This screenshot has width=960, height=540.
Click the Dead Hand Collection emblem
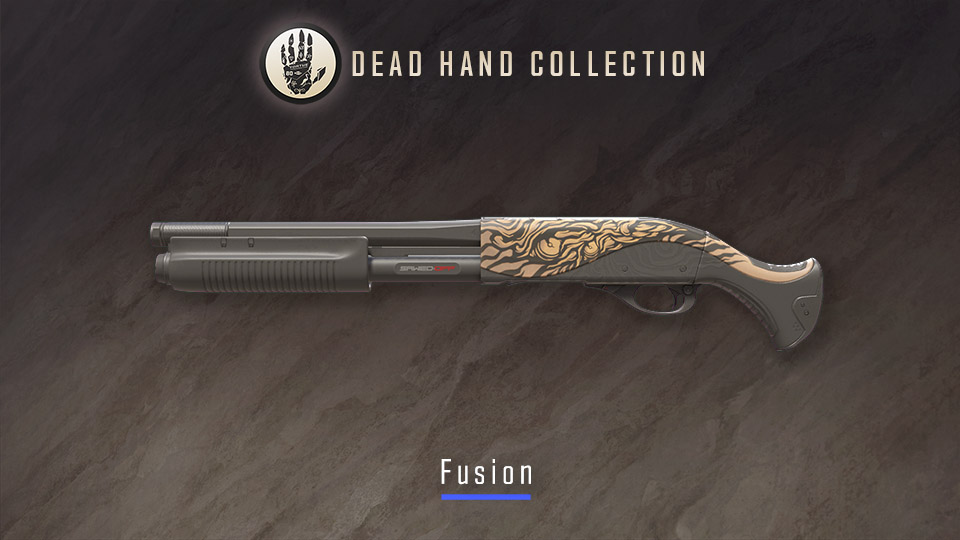coord(299,64)
